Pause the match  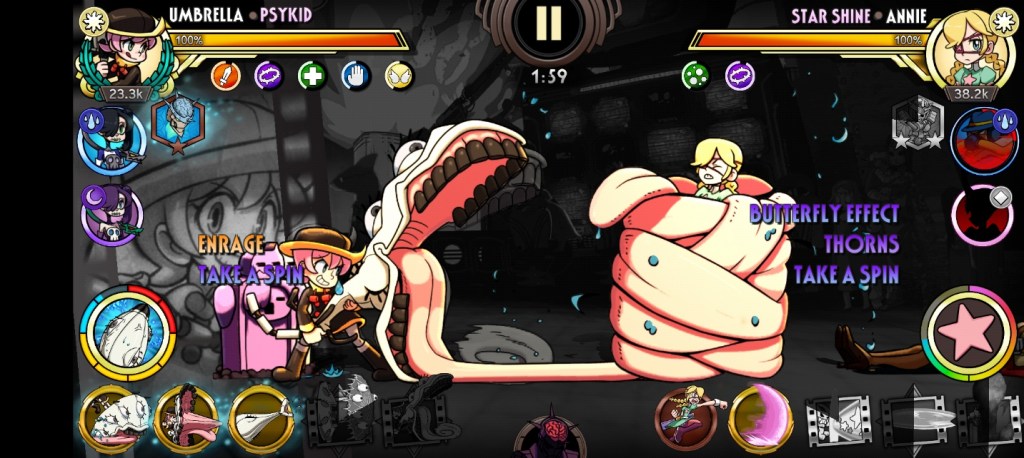click(x=547, y=24)
